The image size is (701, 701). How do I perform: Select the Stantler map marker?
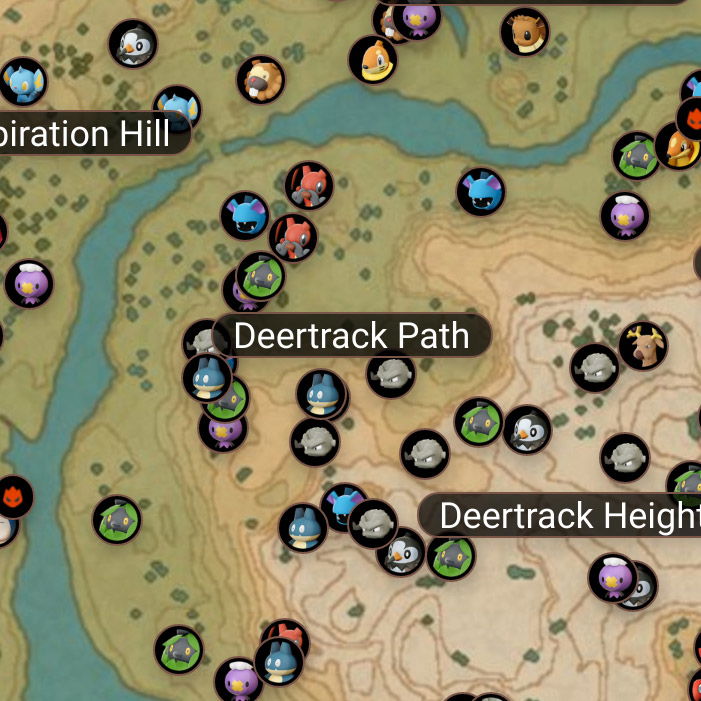click(642, 346)
